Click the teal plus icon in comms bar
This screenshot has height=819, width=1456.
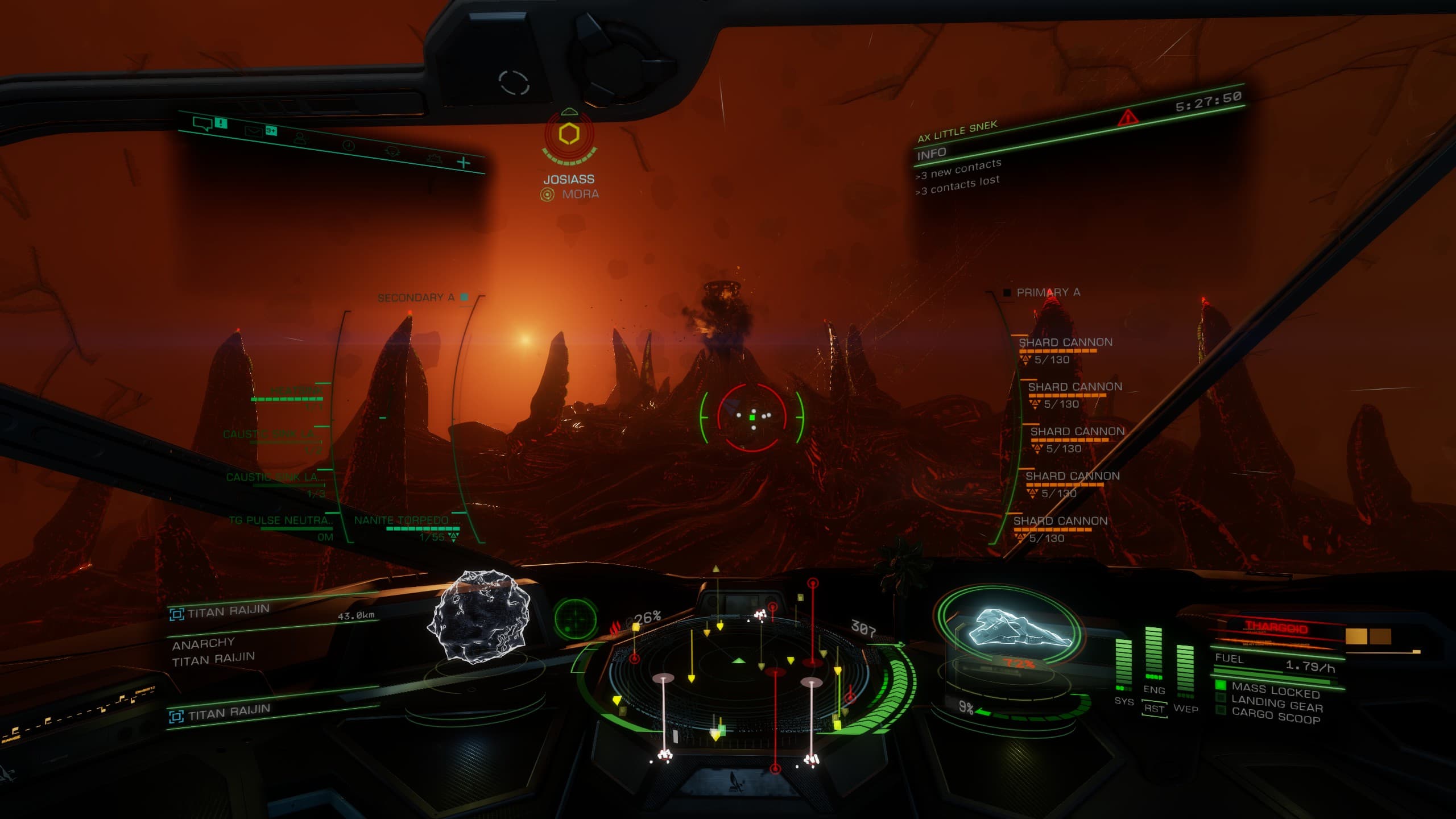(464, 163)
